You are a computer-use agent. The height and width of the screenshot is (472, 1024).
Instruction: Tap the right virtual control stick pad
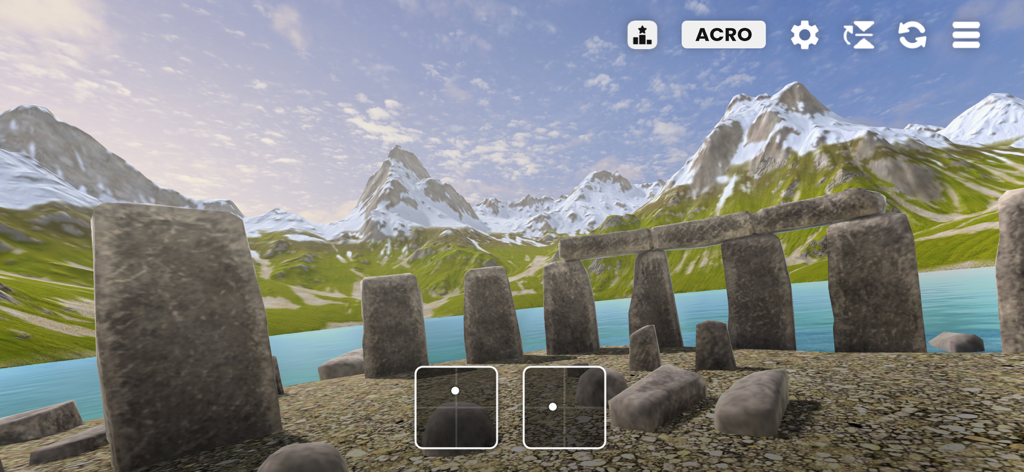pyautogui.click(x=564, y=407)
